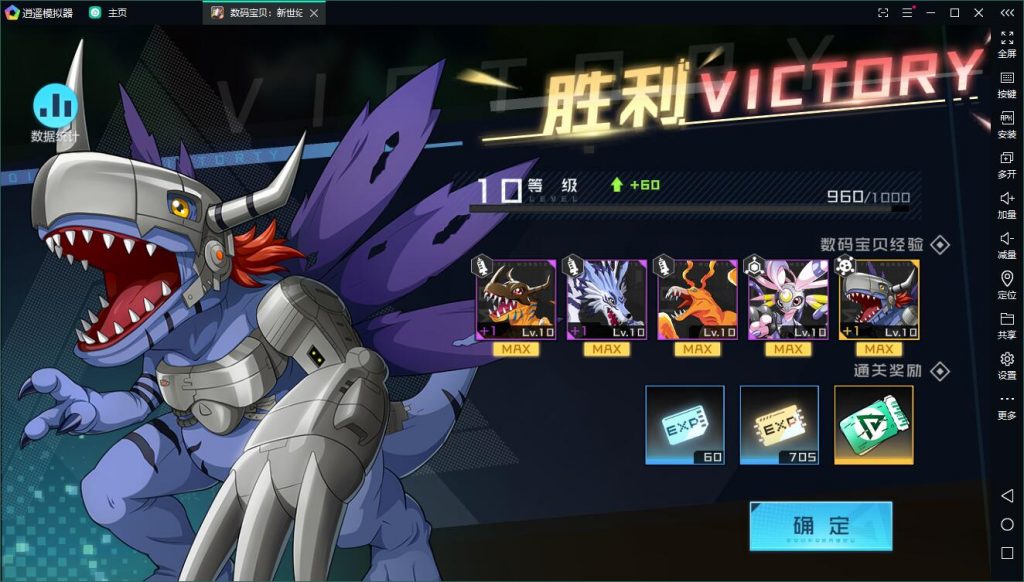Select the pink fairy Digimon portrait

pyautogui.click(x=788, y=300)
